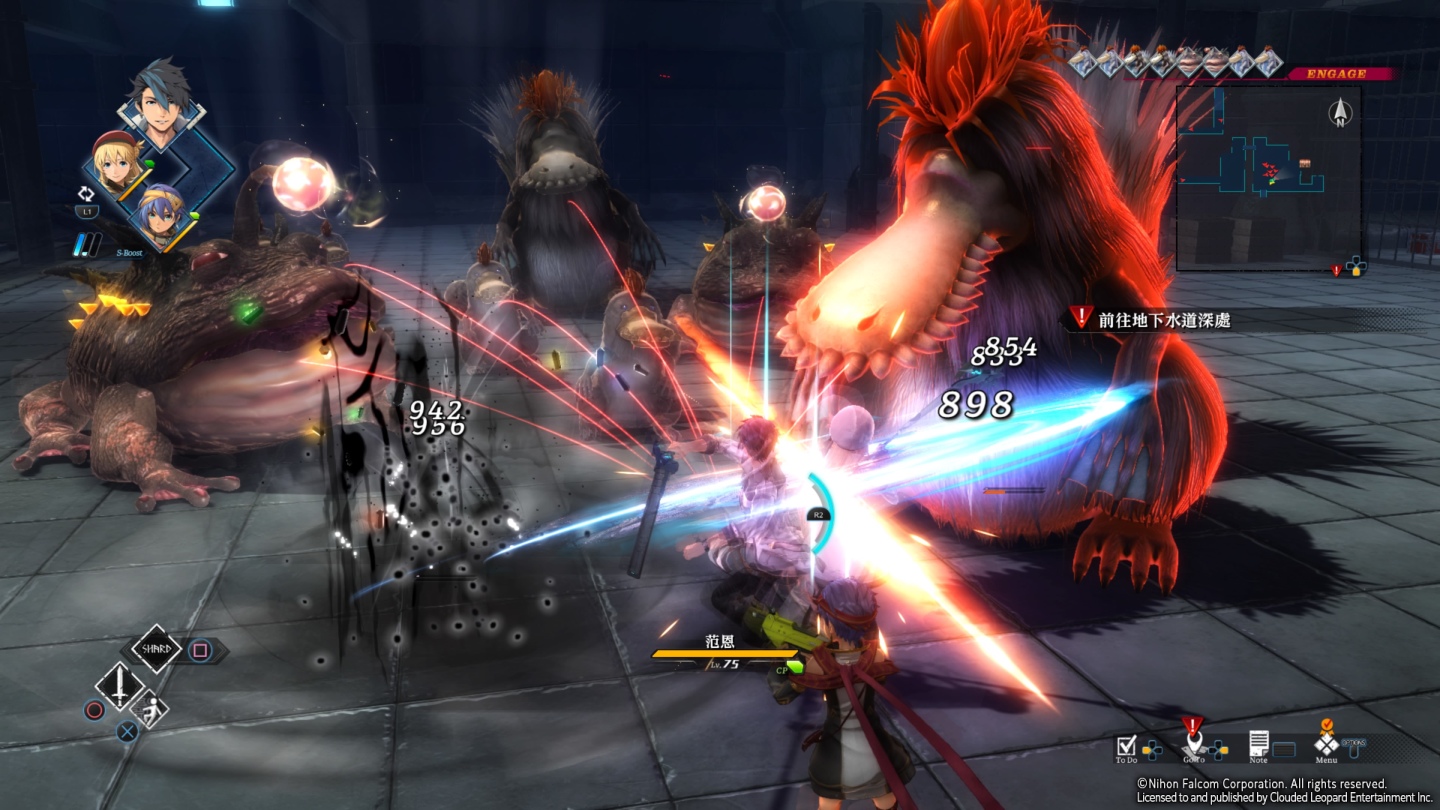This screenshot has width=1440, height=810.
Task: Open the Note document icon
Action: click(x=1259, y=744)
